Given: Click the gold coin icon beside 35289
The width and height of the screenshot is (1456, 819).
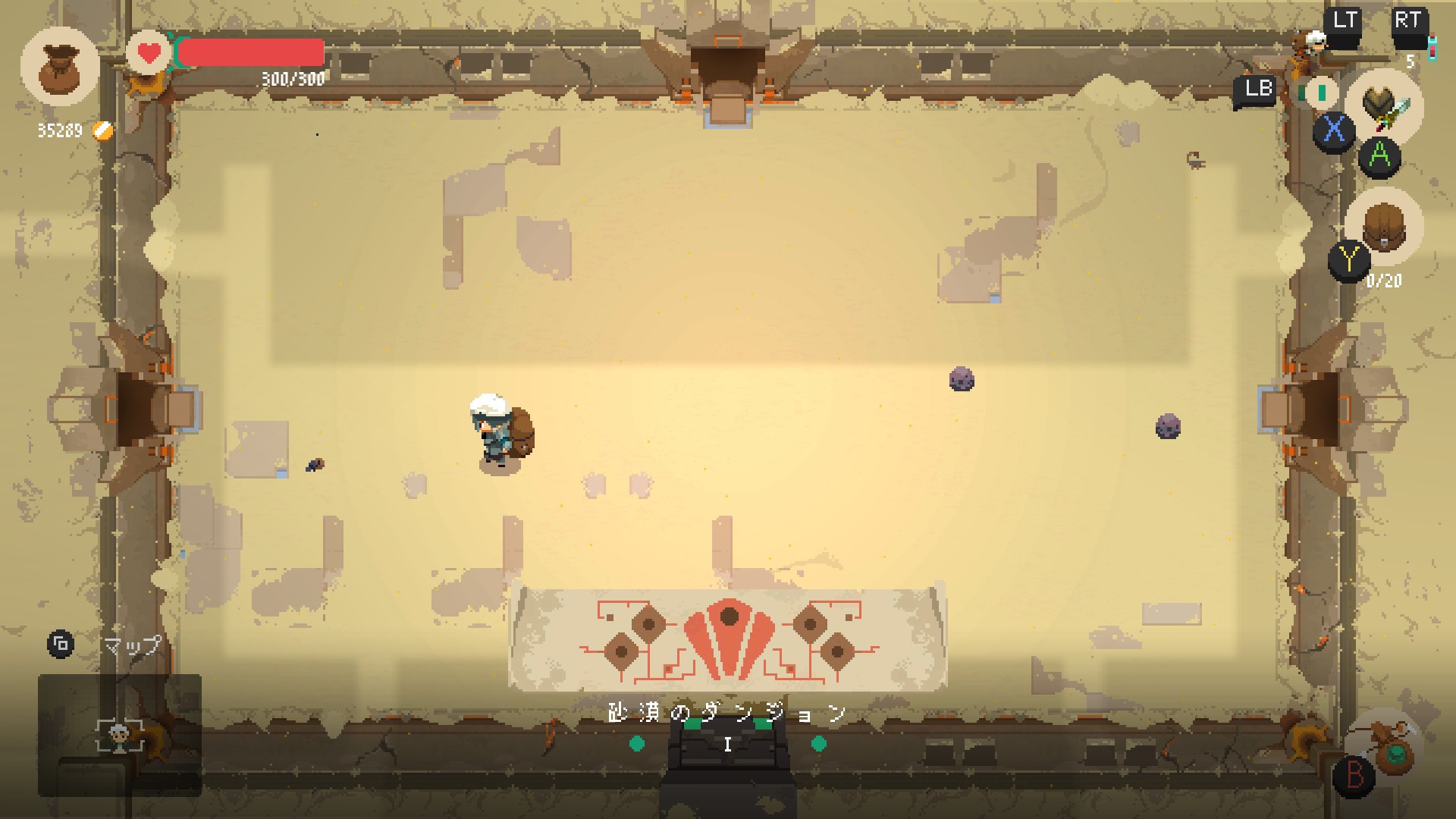Looking at the screenshot, I should coord(103,129).
